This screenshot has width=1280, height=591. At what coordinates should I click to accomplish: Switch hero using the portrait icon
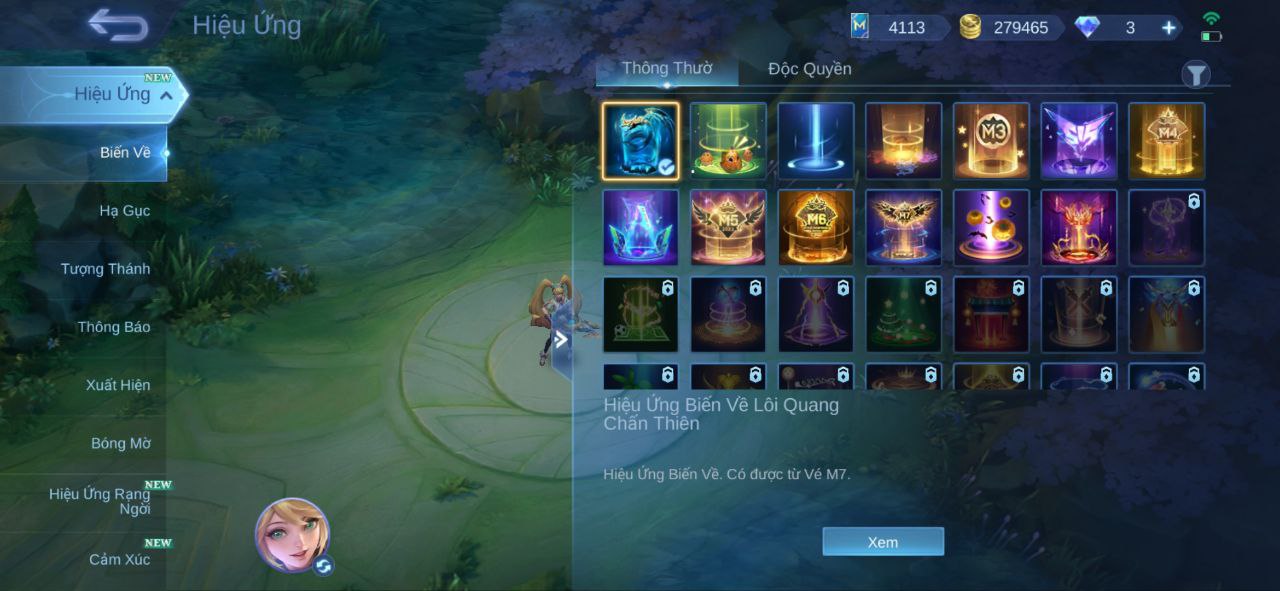293,536
